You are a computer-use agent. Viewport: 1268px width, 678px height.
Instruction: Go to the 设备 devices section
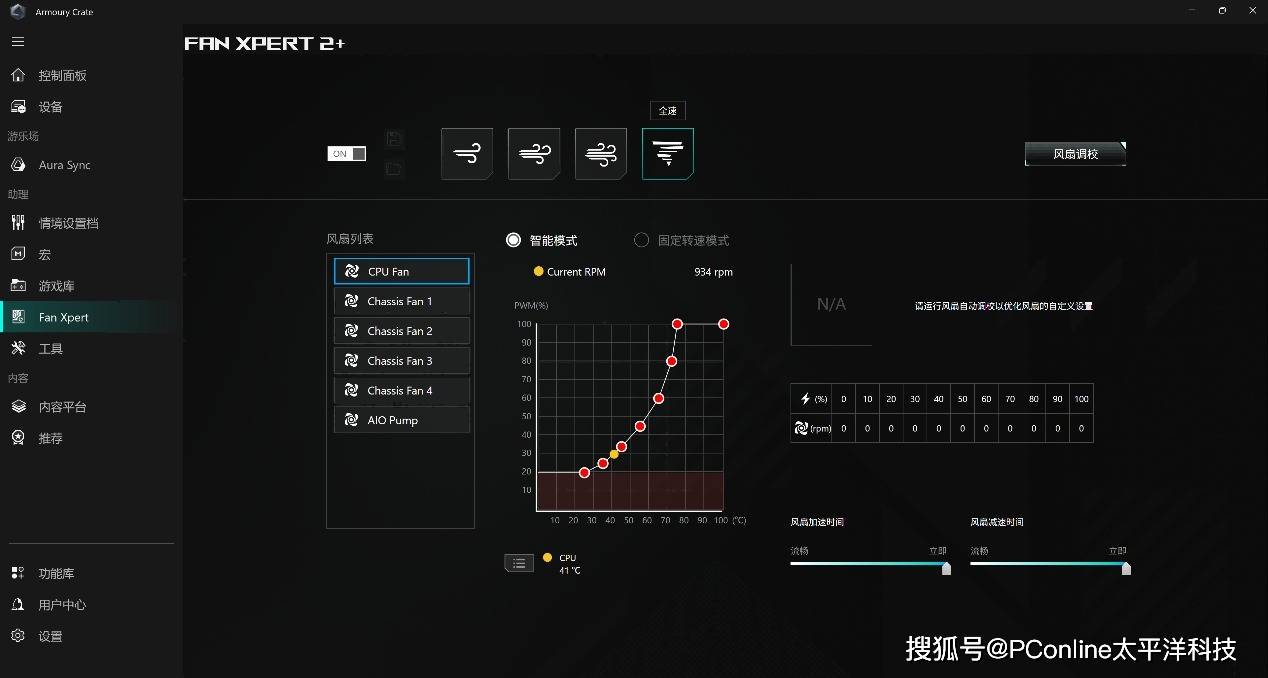(x=50, y=107)
